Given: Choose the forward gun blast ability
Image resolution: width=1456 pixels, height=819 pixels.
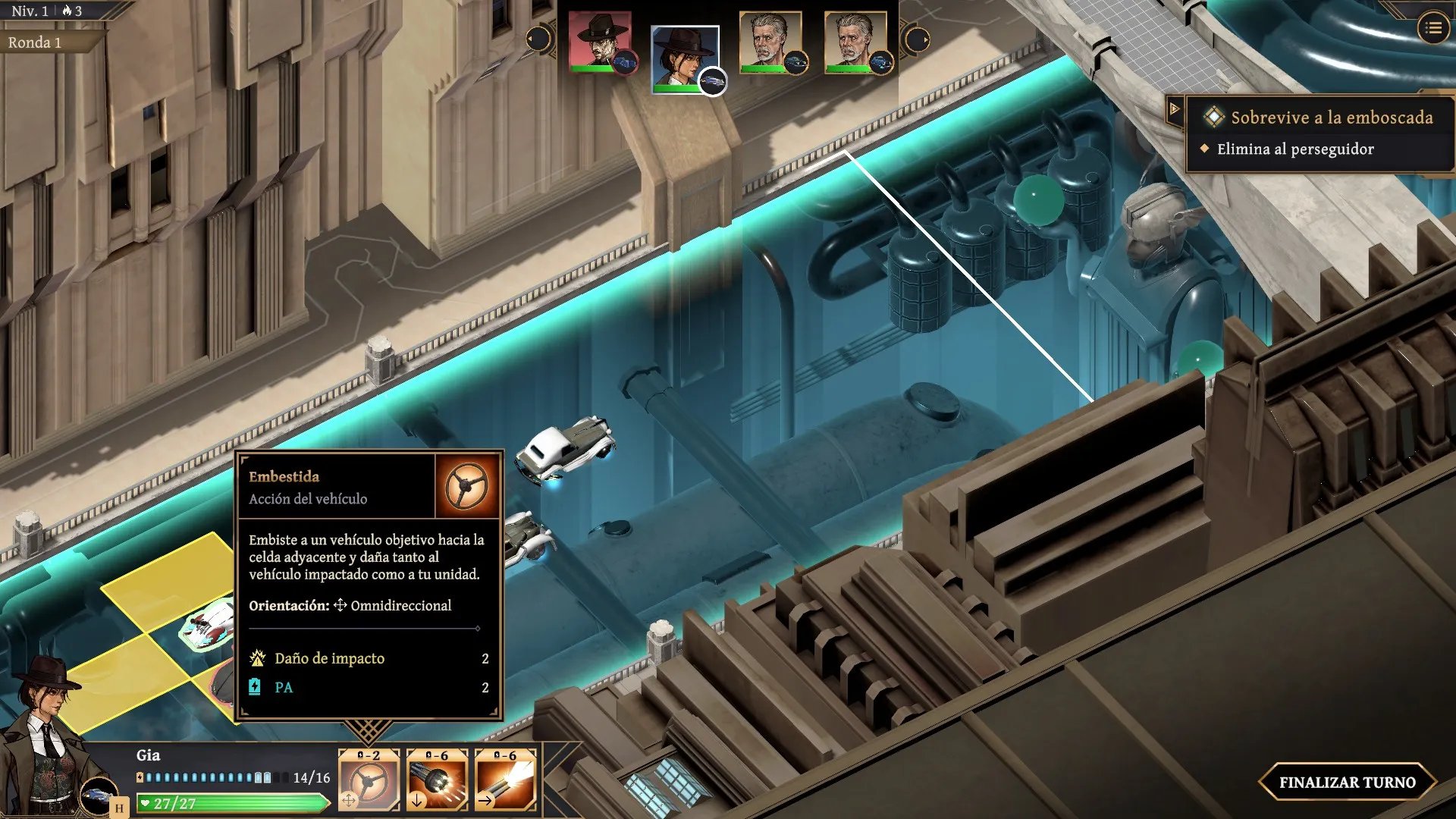Looking at the screenshot, I should pos(505,780).
